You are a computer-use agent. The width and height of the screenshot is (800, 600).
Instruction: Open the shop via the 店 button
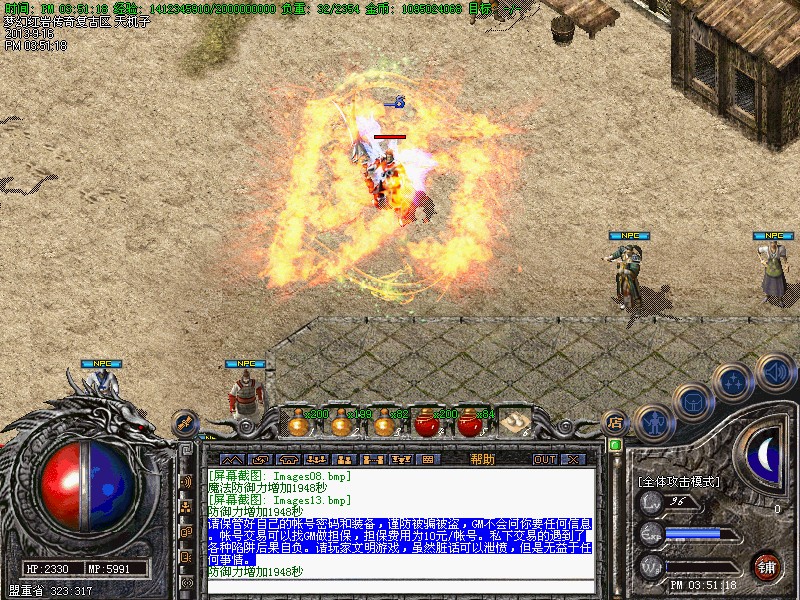(616, 423)
